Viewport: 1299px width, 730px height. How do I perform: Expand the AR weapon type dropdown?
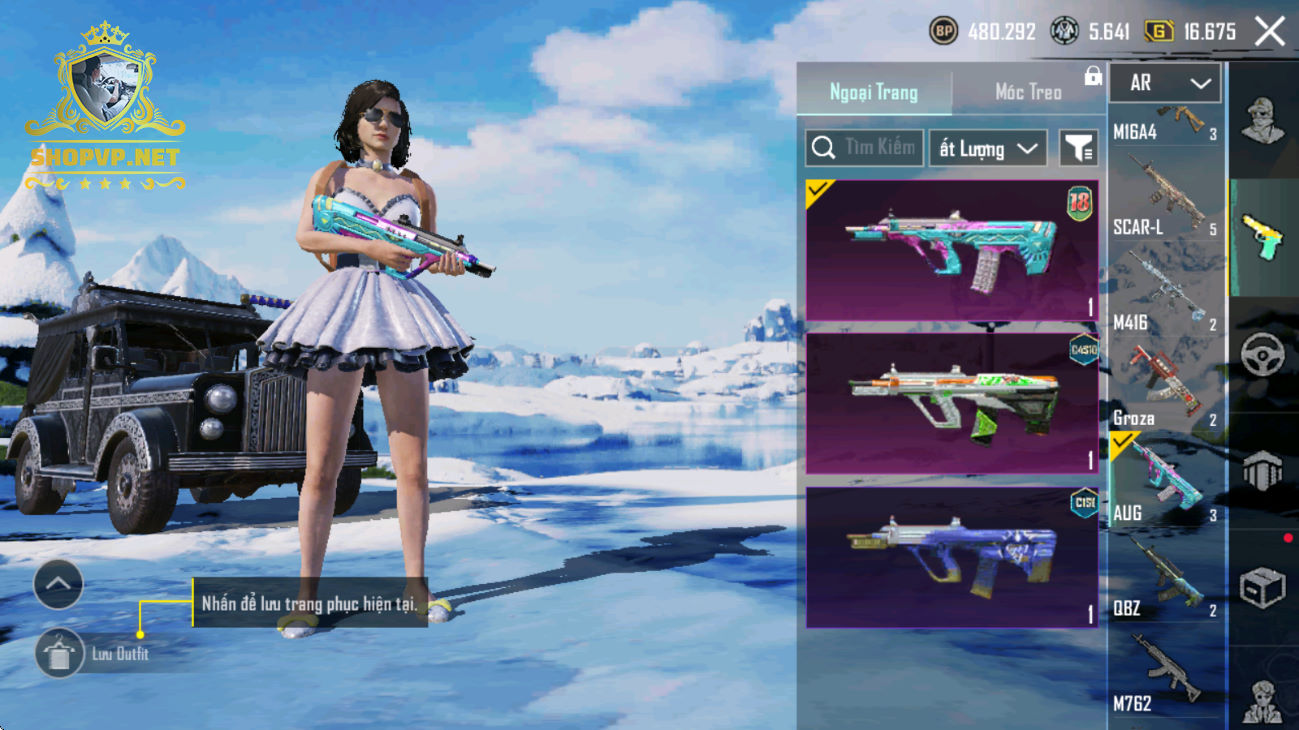pyautogui.click(x=1165, y=84)
